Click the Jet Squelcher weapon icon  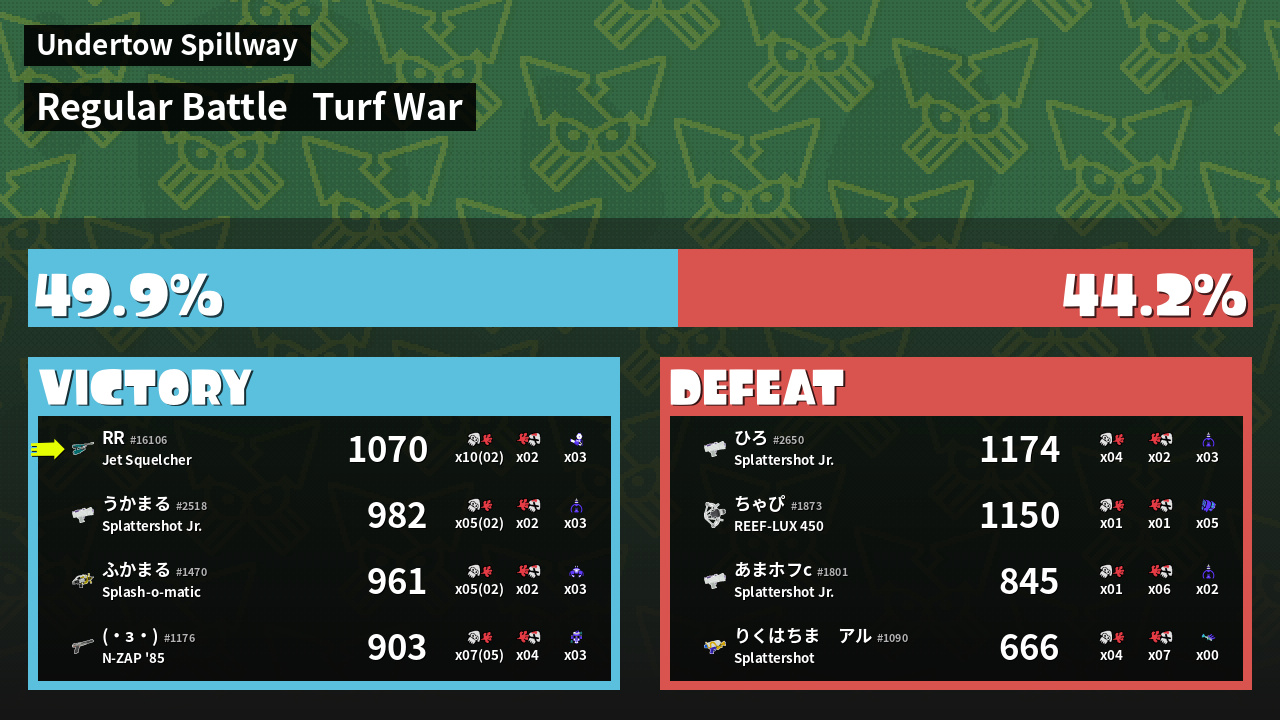(x=83, y=449)
